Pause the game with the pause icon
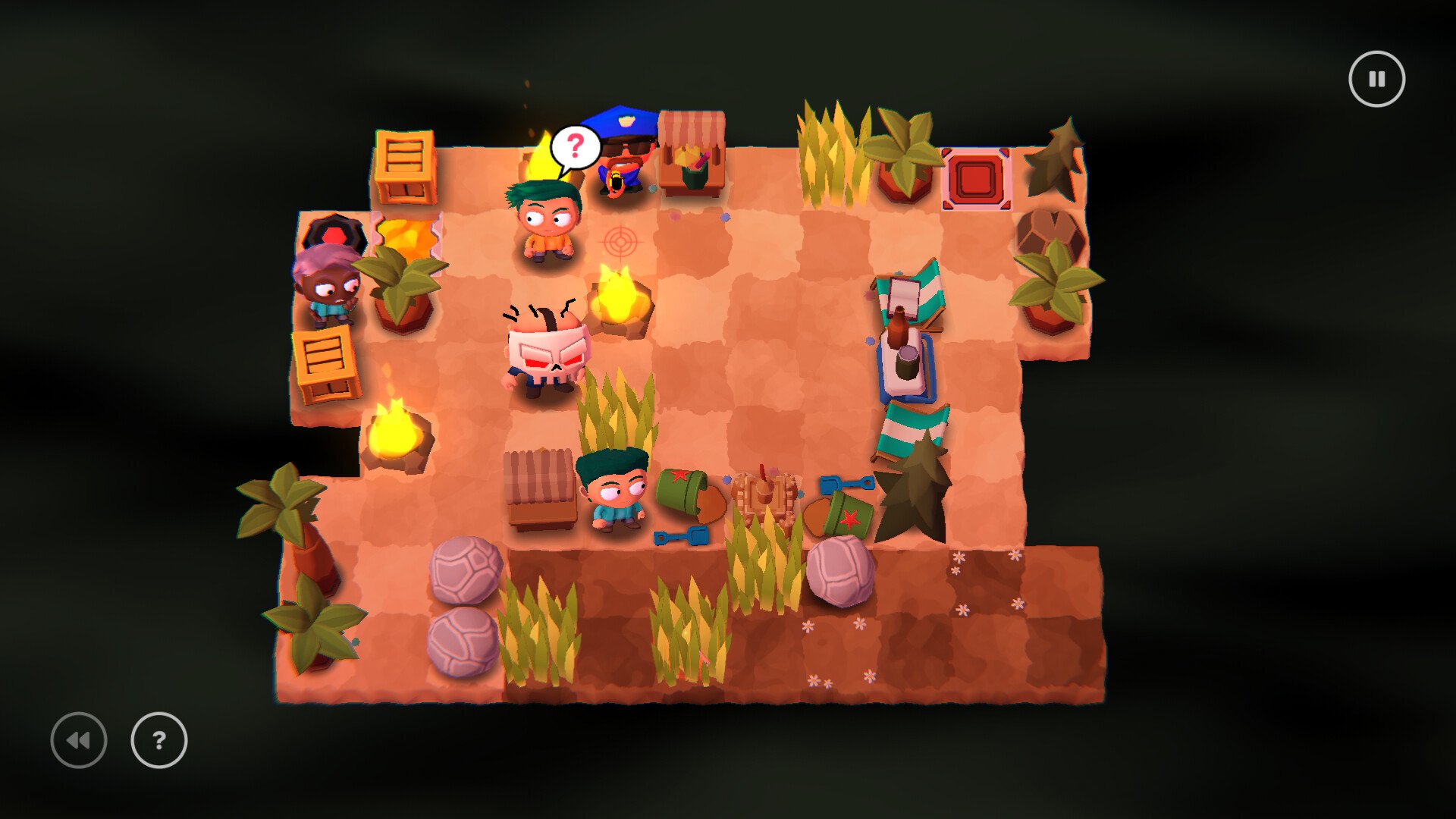The height and width of the screenshot is (819, 1456). [1377, 77]
